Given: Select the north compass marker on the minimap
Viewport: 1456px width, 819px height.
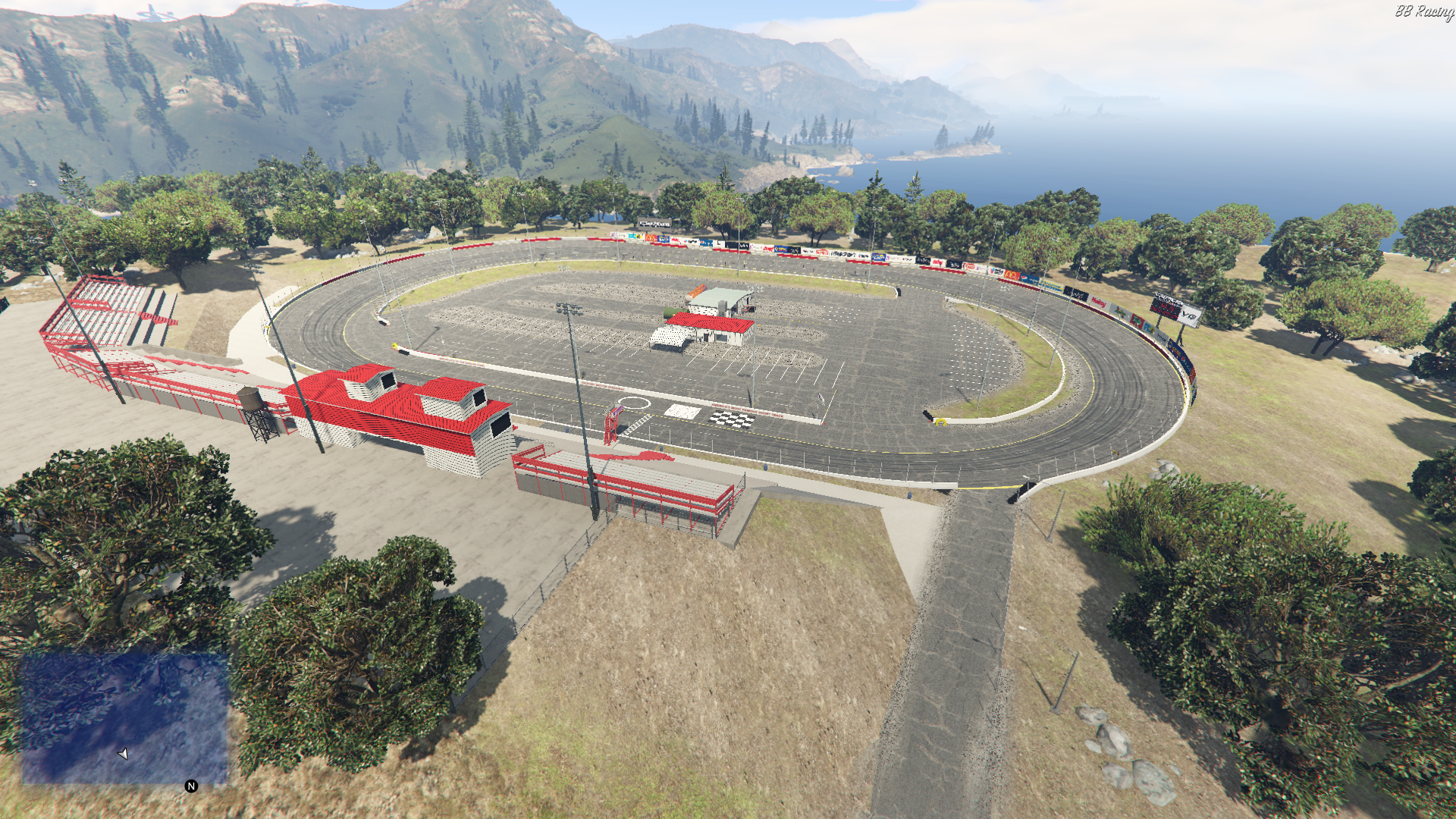Looking at the screenshot, I should (x=191, y=786).
